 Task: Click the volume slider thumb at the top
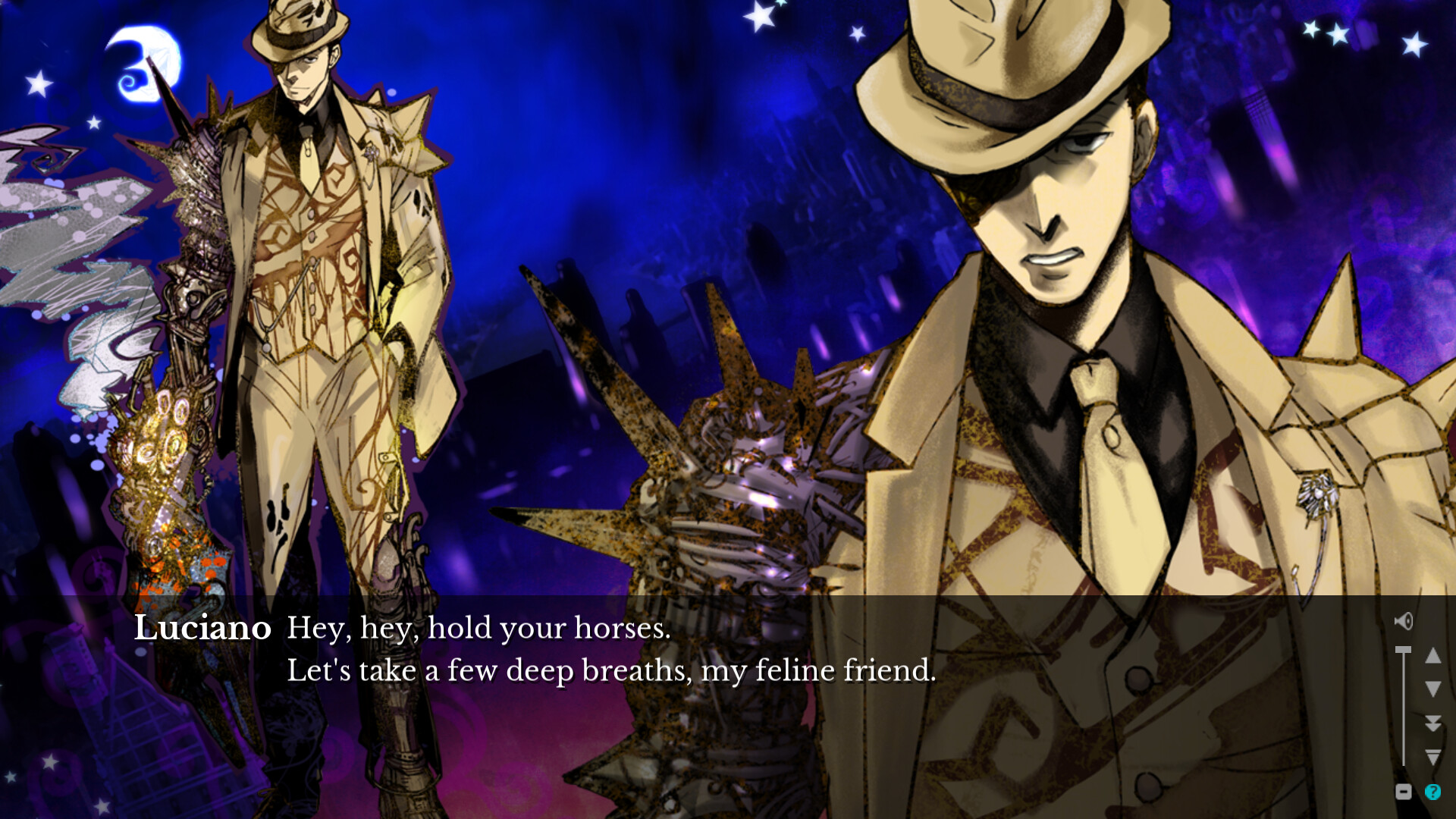[1403, 649]
